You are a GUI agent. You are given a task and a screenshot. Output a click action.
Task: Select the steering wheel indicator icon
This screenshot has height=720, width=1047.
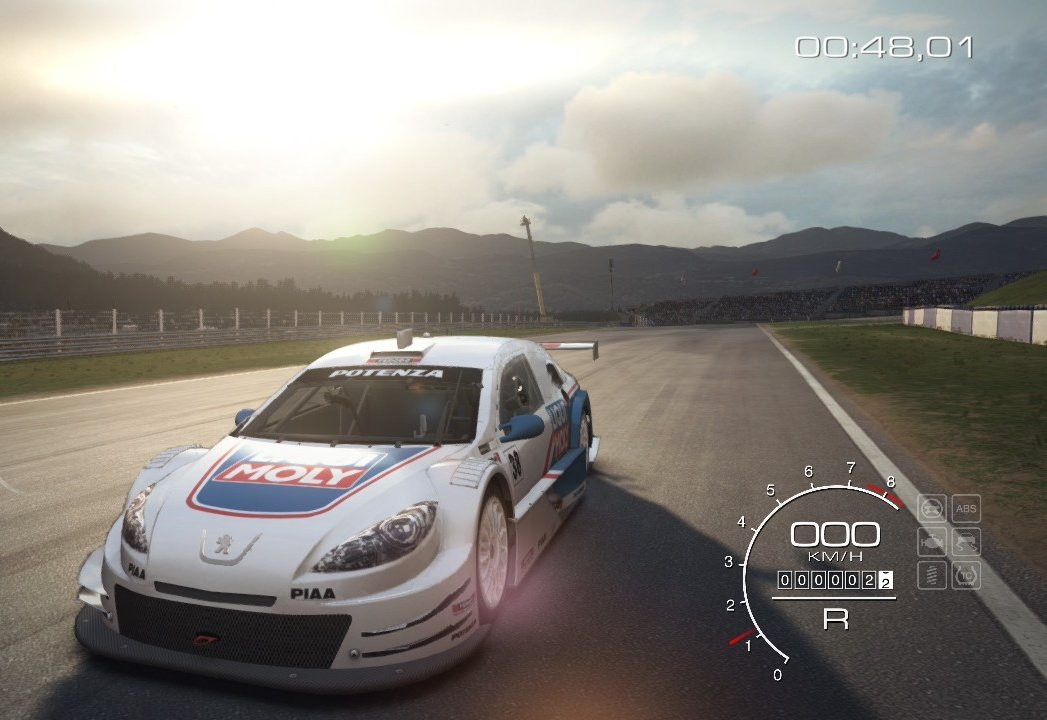pyautogui.click(x=932, y=509)
